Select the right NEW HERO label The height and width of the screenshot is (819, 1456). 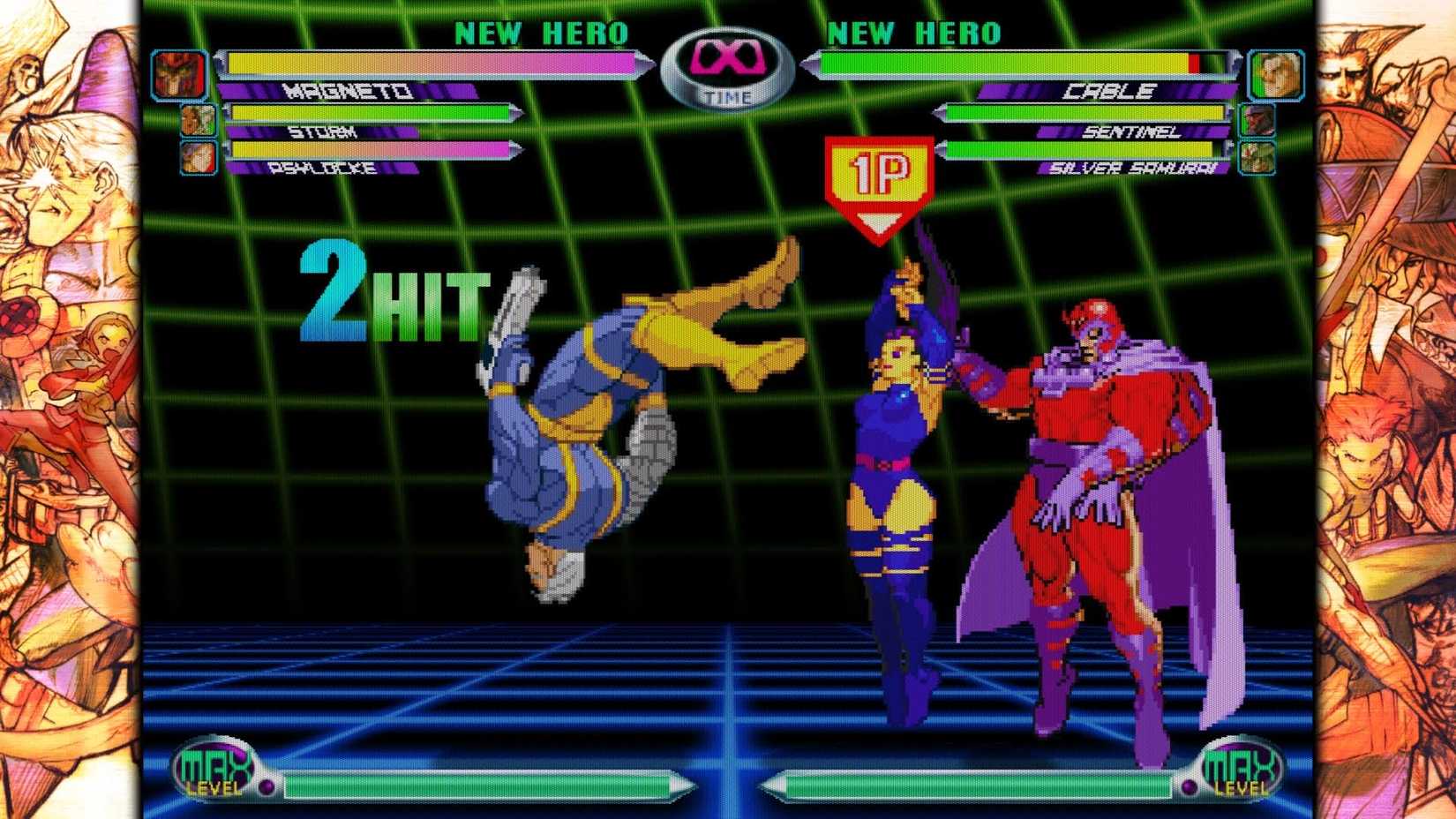[x=914, y=32]
